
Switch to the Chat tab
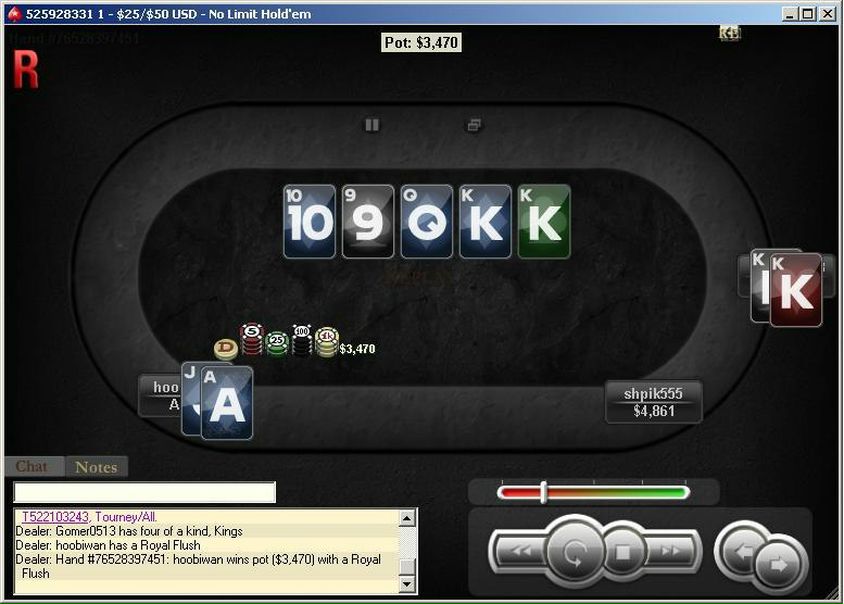[x=31, y=467]
